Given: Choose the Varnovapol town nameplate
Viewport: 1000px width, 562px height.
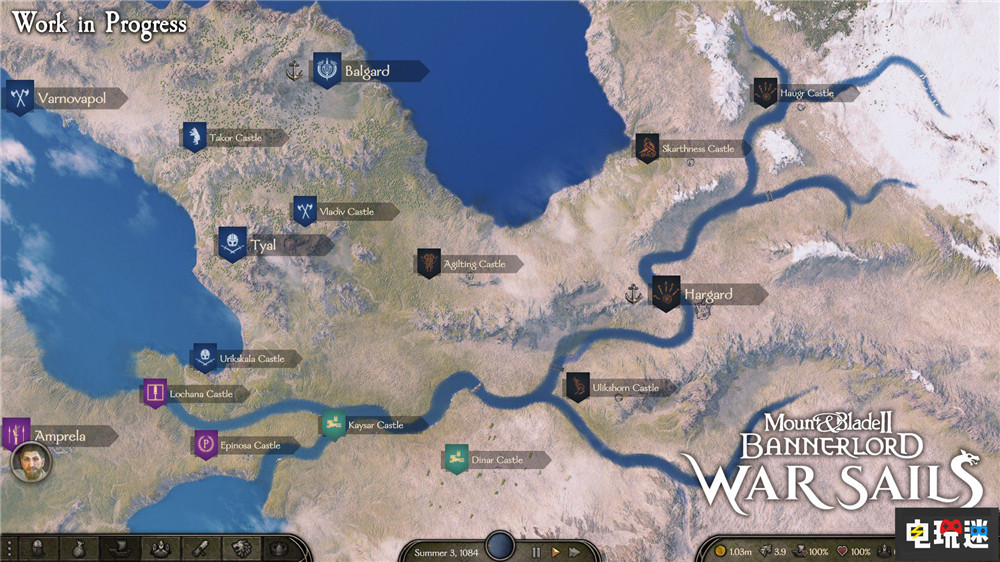Looking at the screenshot, I should [x=71, y=99].
